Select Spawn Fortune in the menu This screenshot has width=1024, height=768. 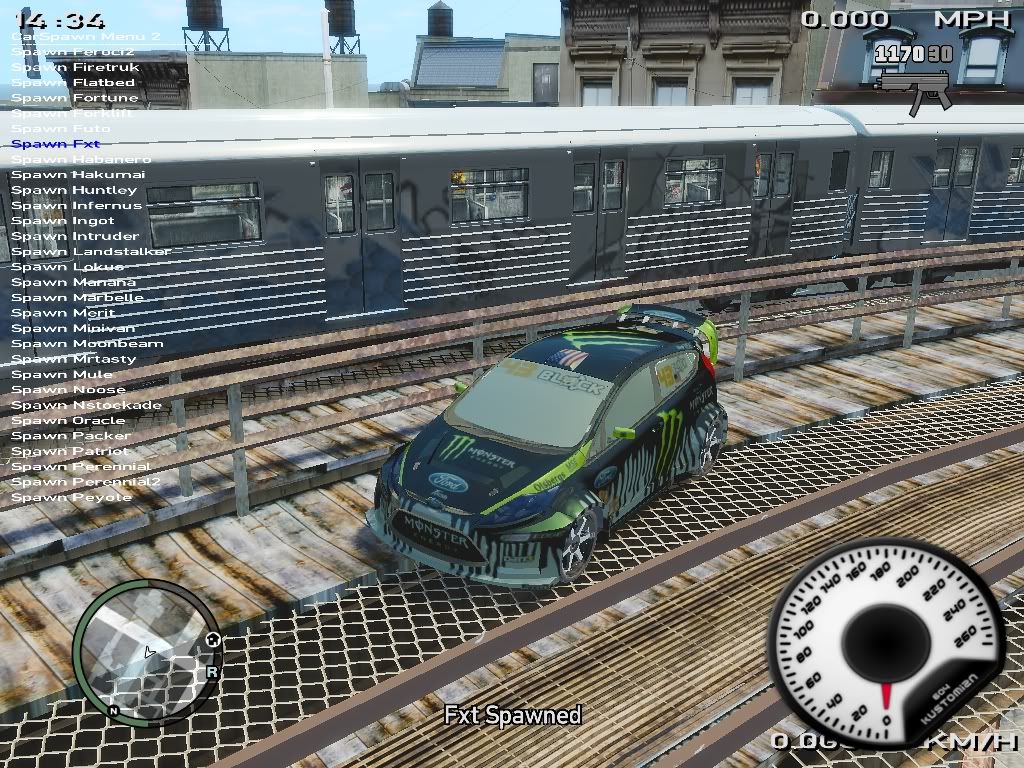tap(75, 98)
